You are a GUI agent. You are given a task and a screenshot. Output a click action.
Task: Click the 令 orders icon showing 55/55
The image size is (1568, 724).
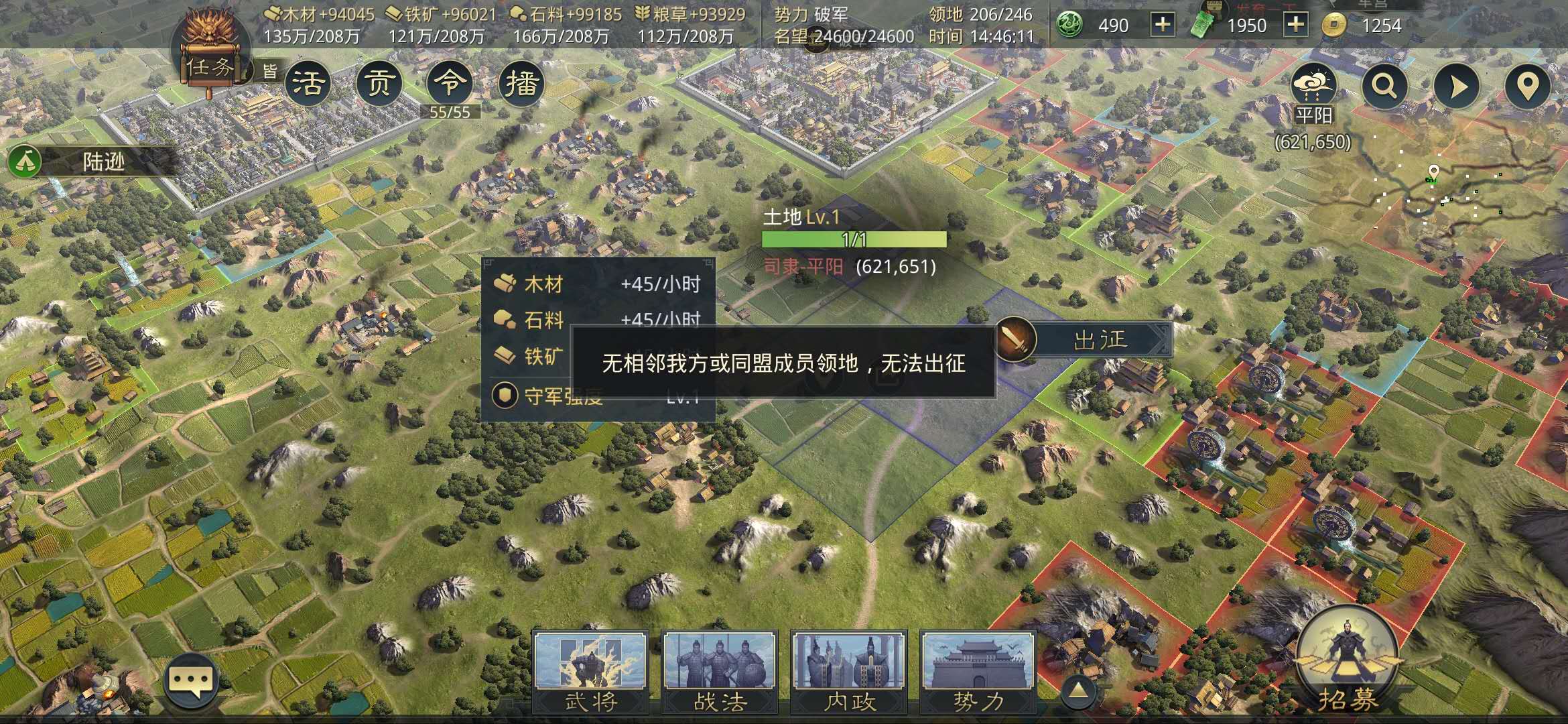pyautogui.click(x=450, y=82)
